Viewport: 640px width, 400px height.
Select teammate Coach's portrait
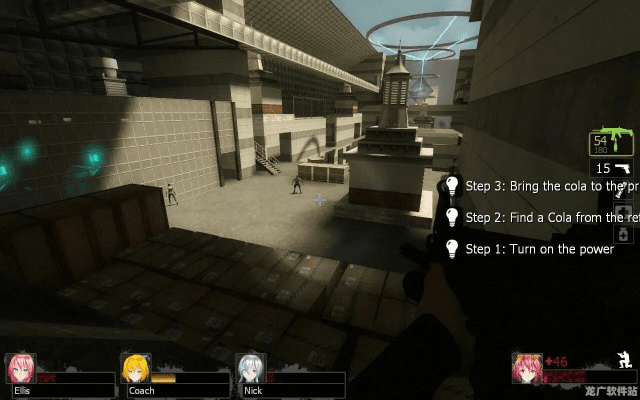(x=136, y=368)
